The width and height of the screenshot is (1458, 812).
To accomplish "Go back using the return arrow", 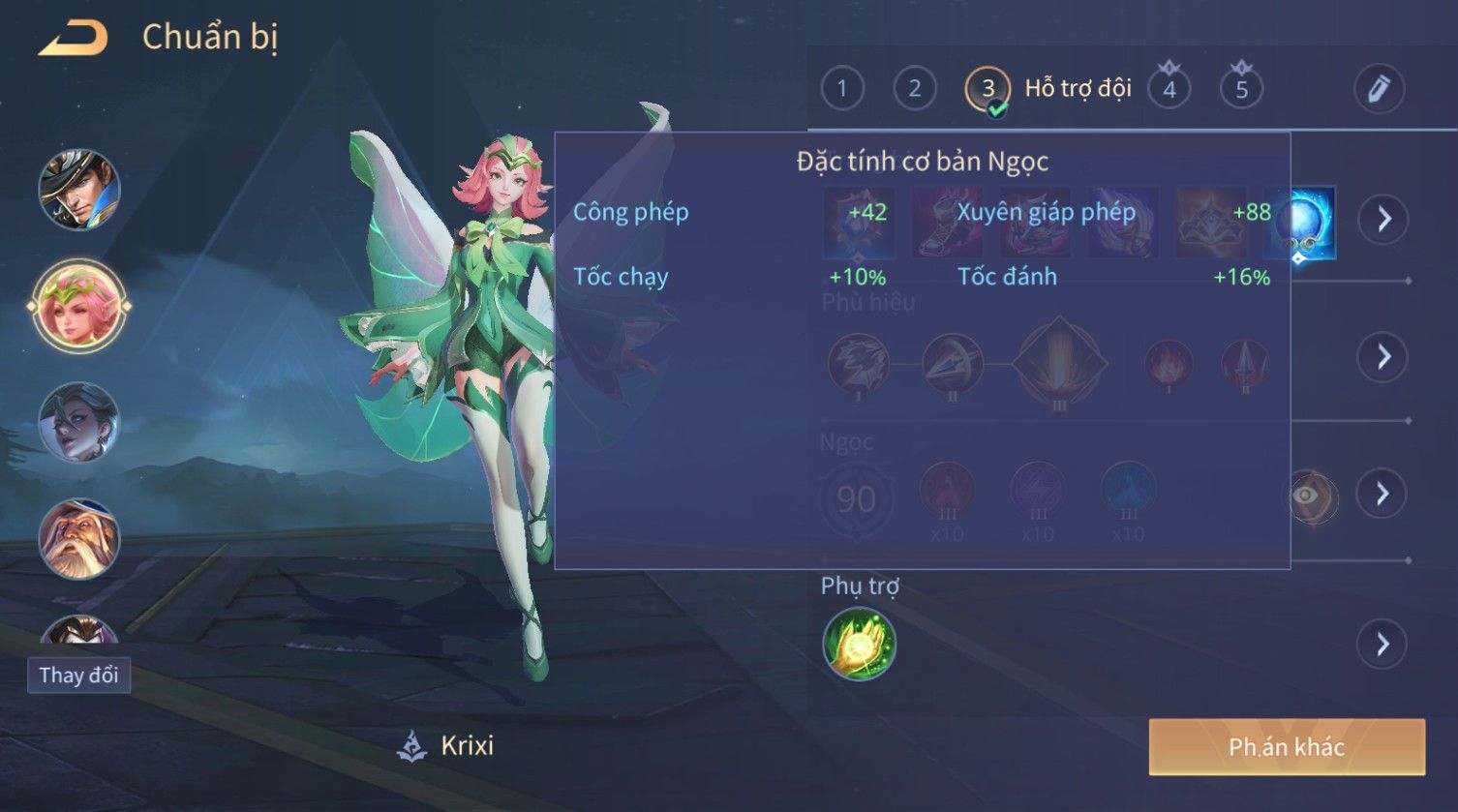I will tap(74, 39).
